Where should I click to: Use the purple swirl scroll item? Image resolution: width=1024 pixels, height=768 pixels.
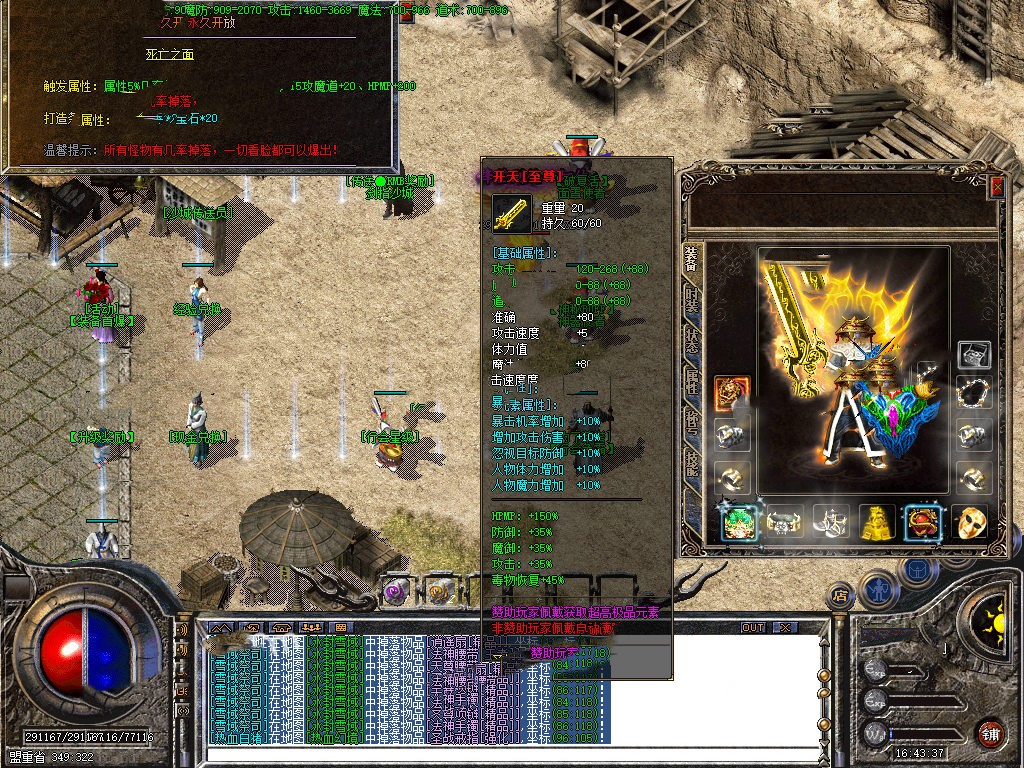397,592
